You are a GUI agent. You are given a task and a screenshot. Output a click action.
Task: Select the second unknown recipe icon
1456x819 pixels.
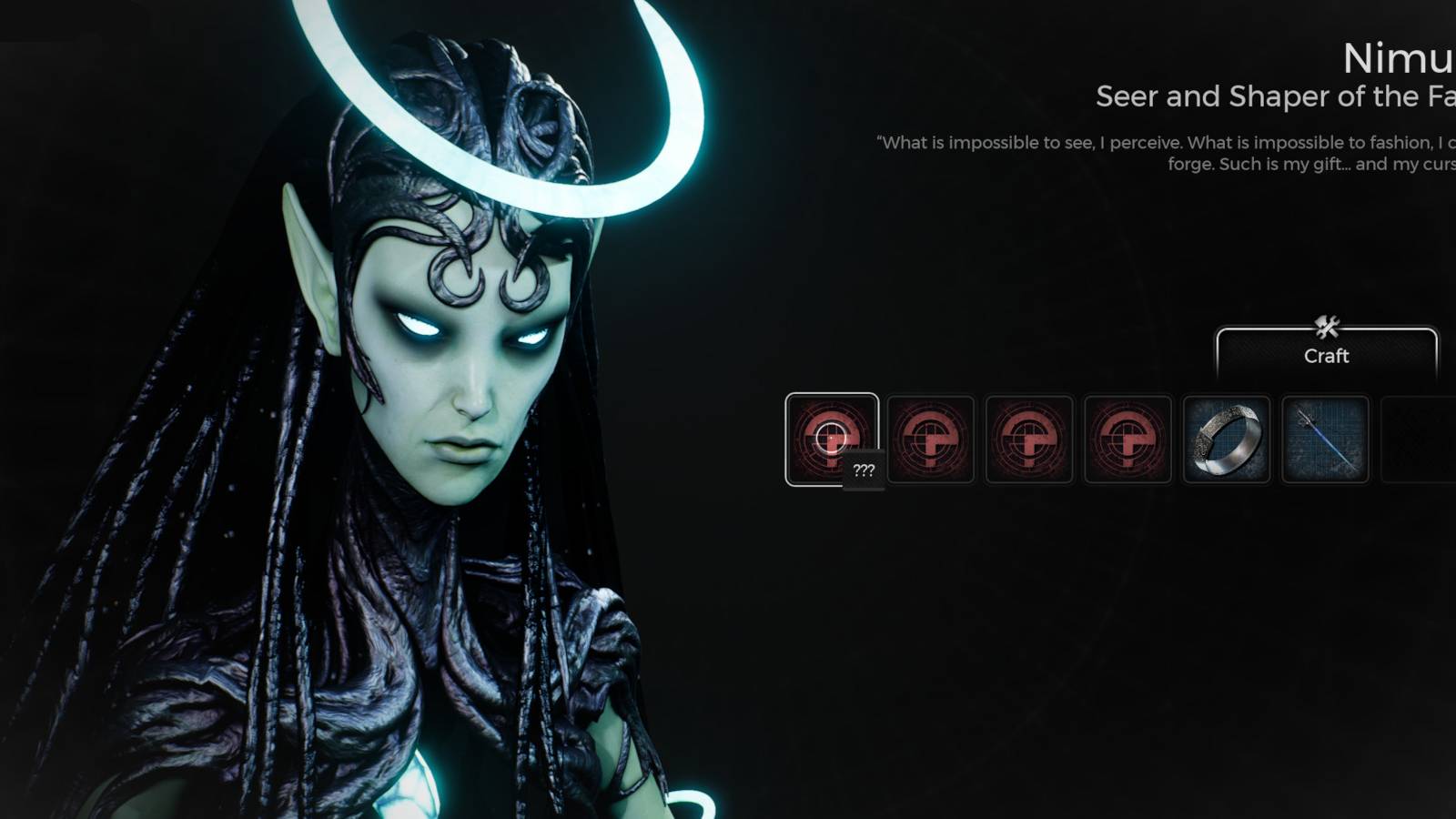[x=930, y=440]
